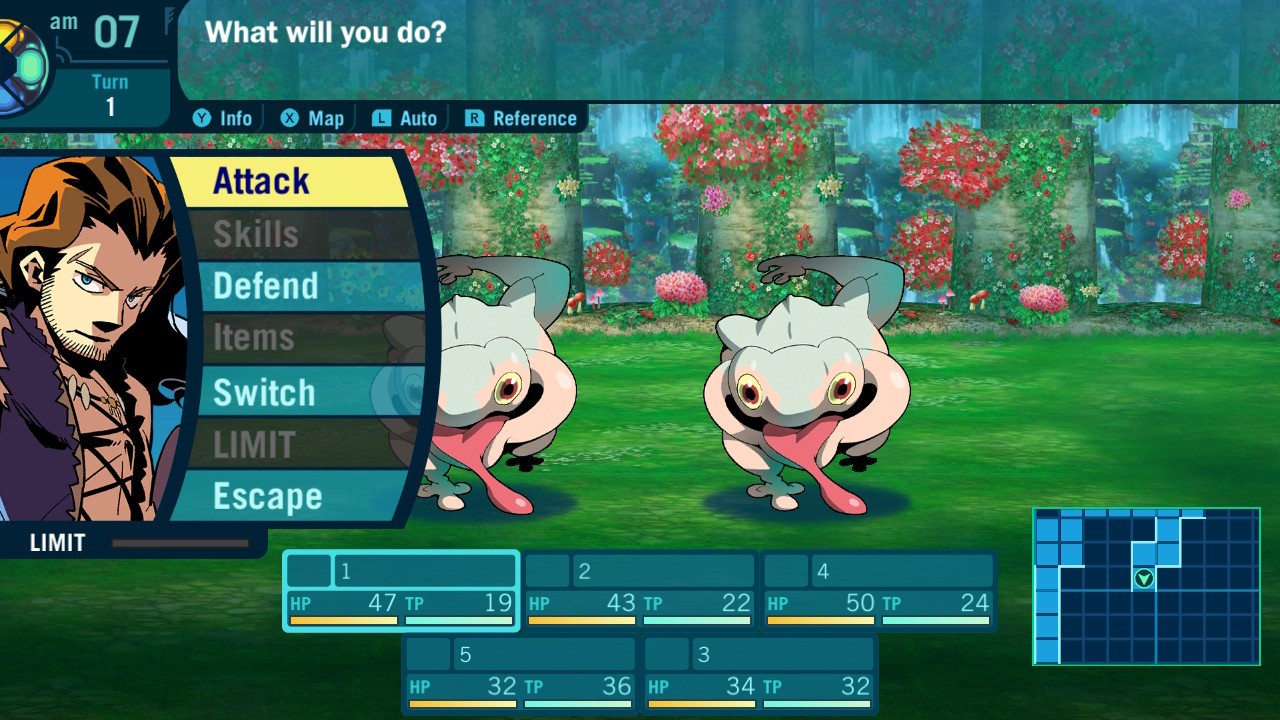Select party member panel numbered 1
1280x720 pixels.
[401, 590]
